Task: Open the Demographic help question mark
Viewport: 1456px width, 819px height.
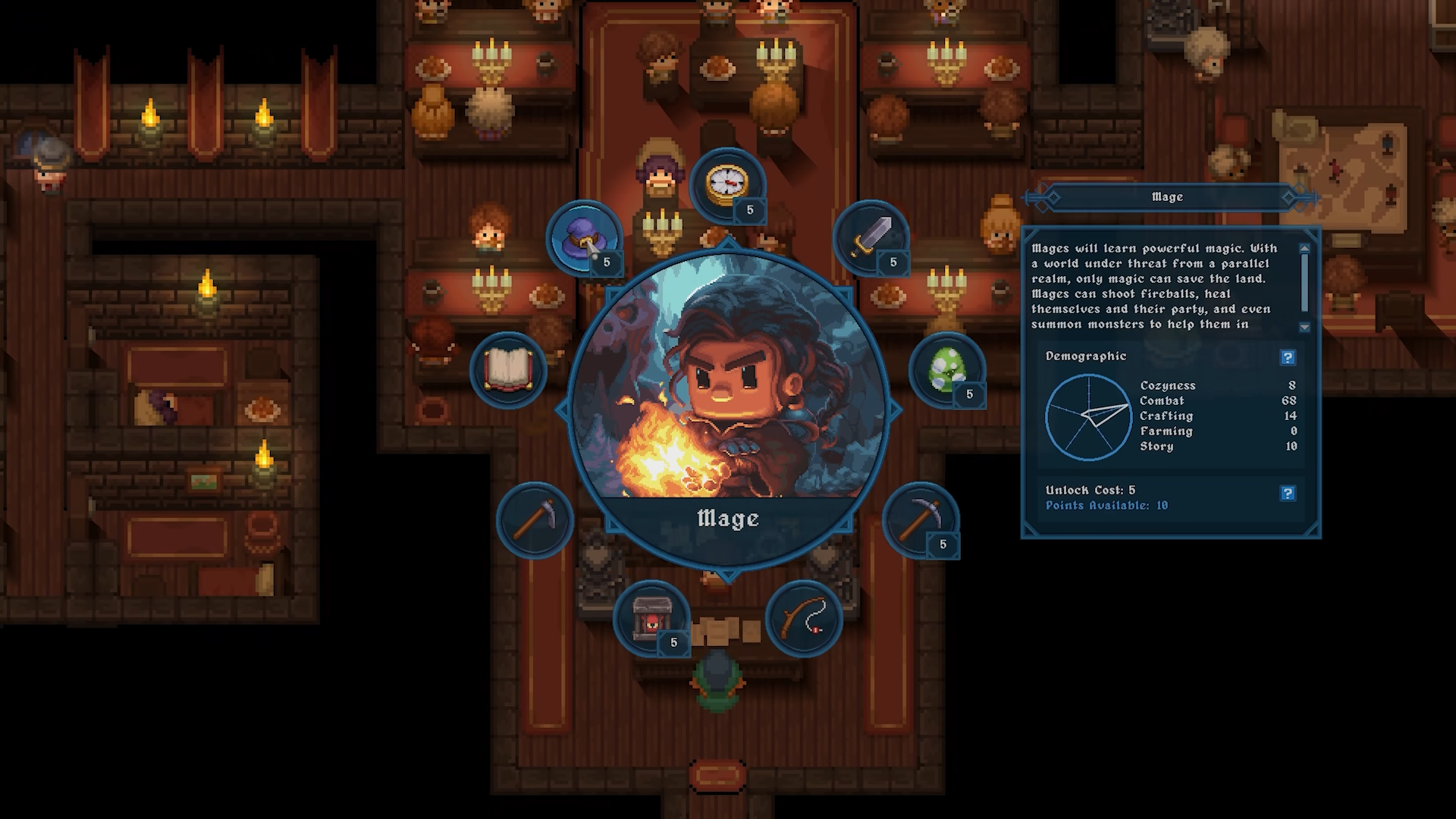Action: coord(1287,357)
